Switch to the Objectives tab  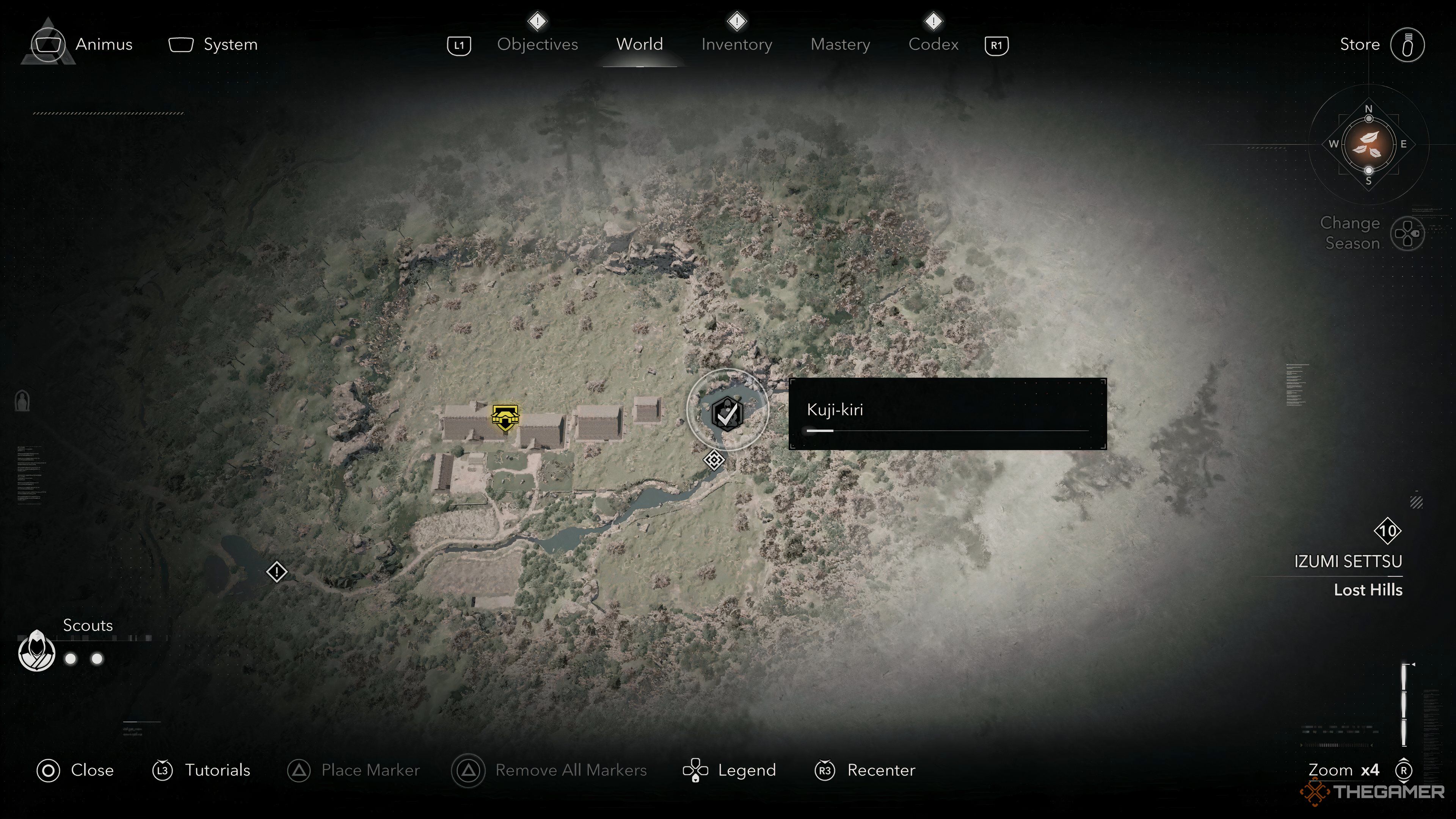click(537, 44)
